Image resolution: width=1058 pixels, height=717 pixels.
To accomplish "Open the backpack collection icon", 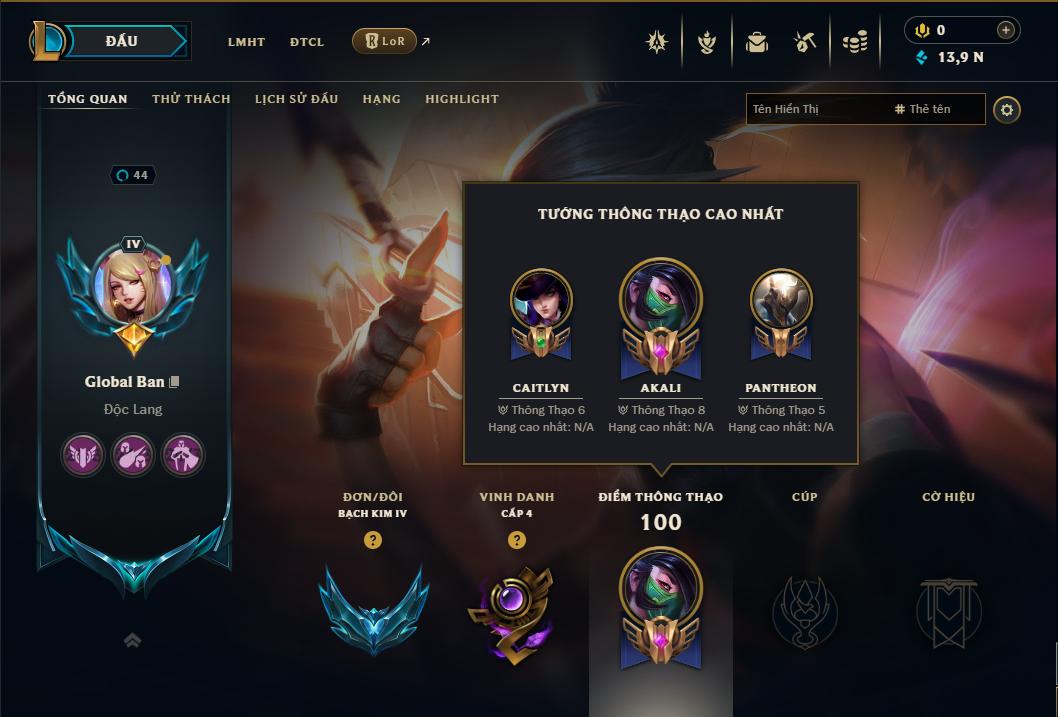I will [x=756, y=42].
